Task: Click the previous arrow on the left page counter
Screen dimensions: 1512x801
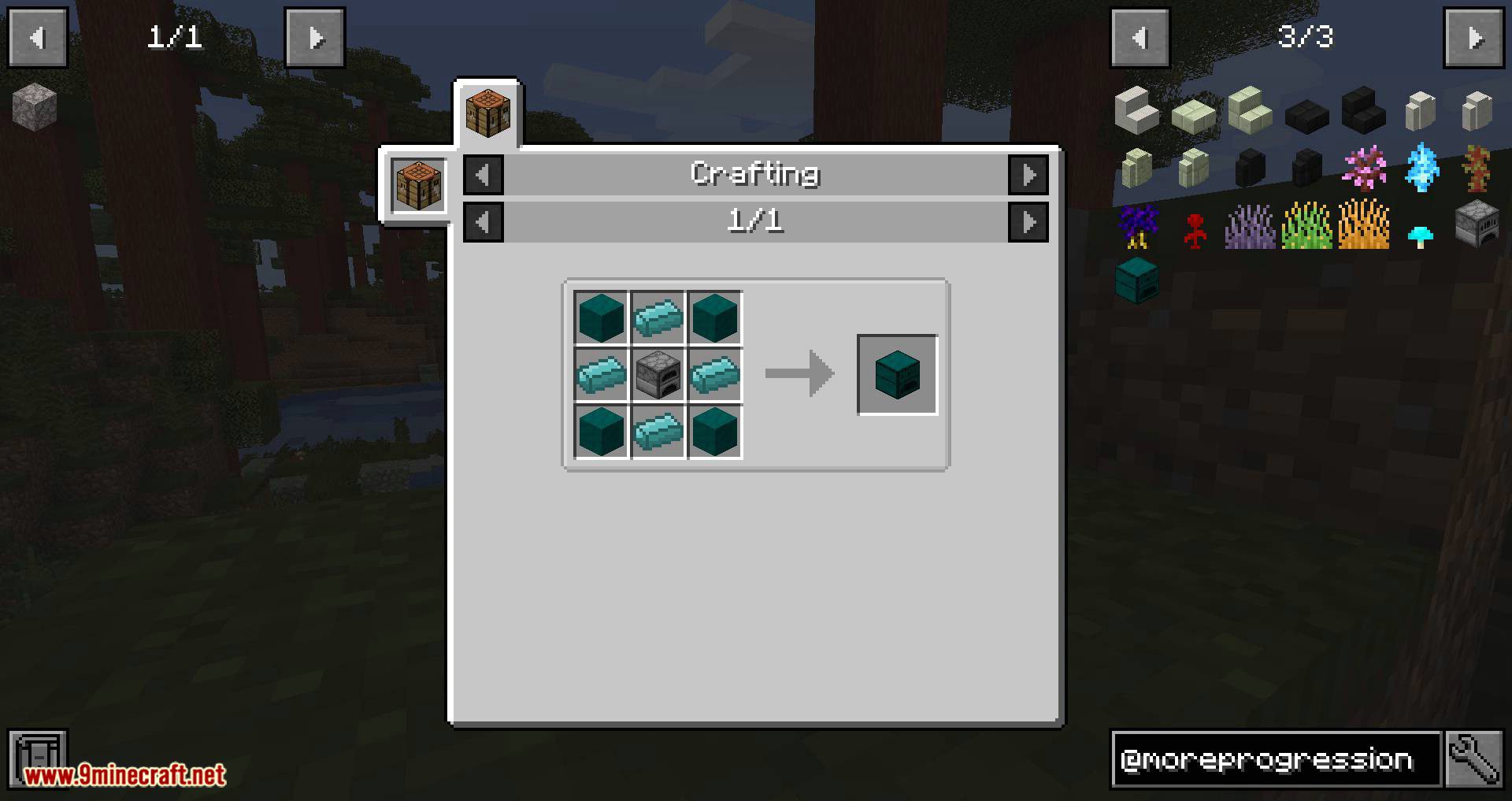Action: (x=37, y=36)
